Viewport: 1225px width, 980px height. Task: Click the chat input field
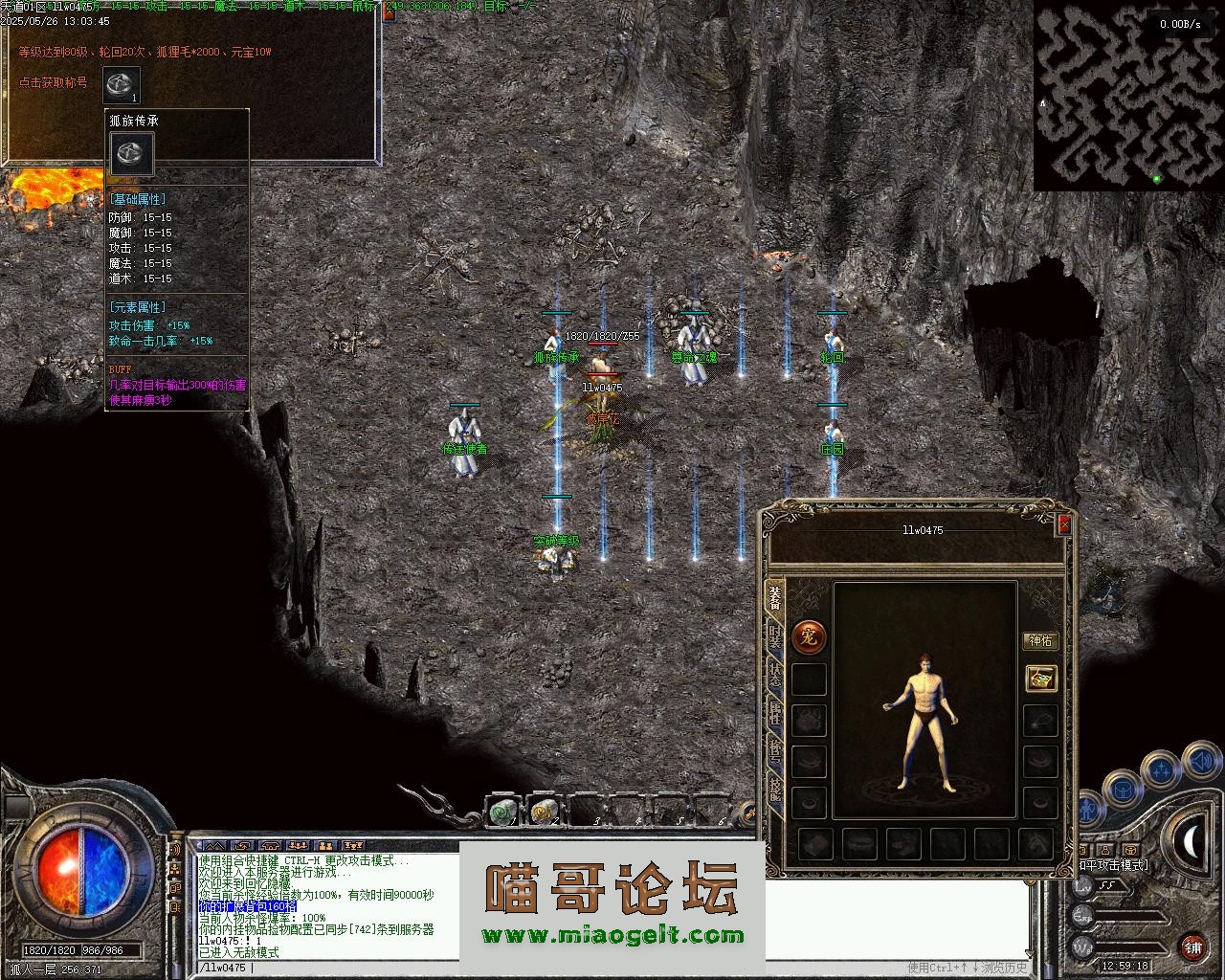tap(574, 968)
